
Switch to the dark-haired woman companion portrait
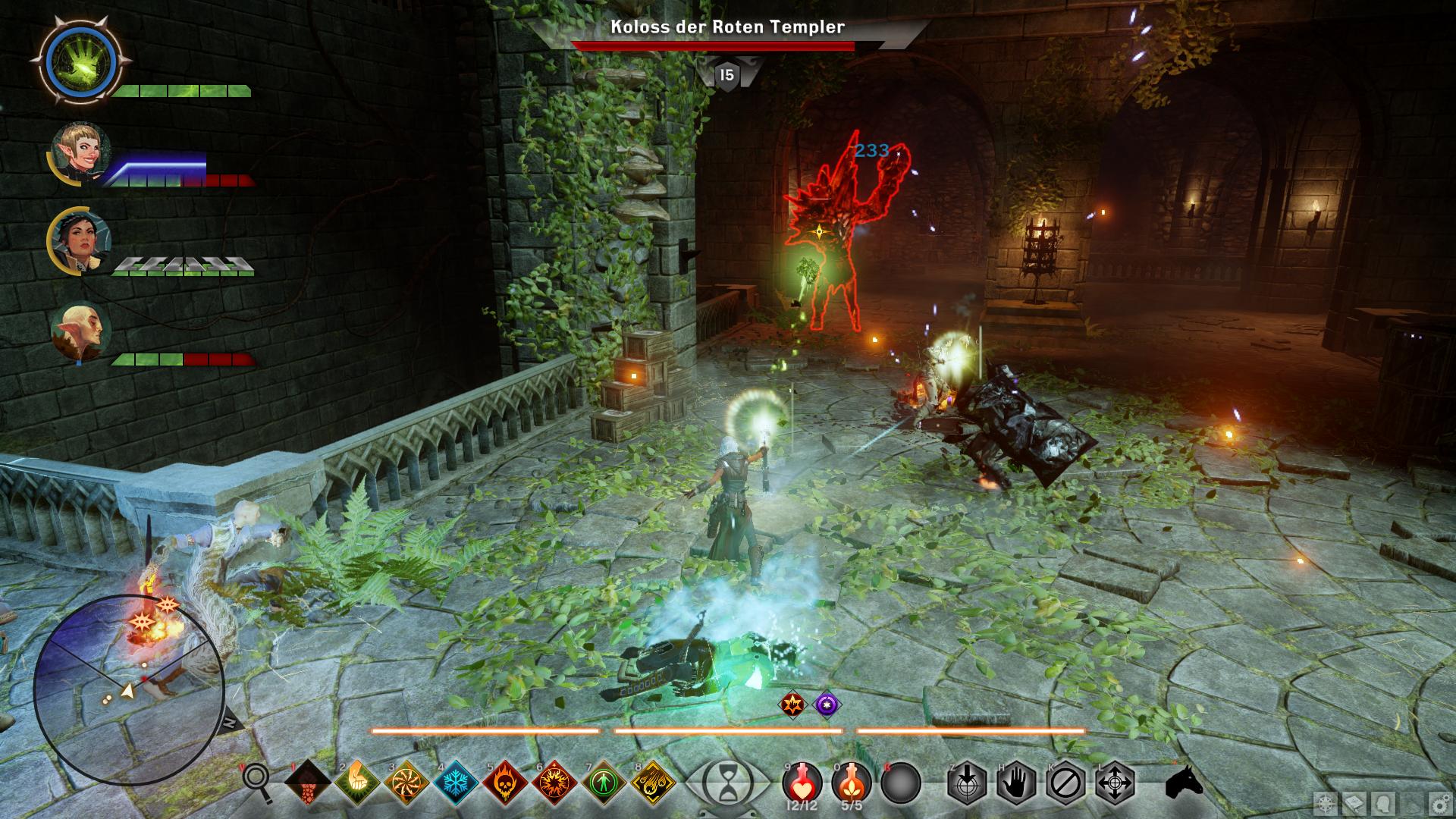click(80, 237)
